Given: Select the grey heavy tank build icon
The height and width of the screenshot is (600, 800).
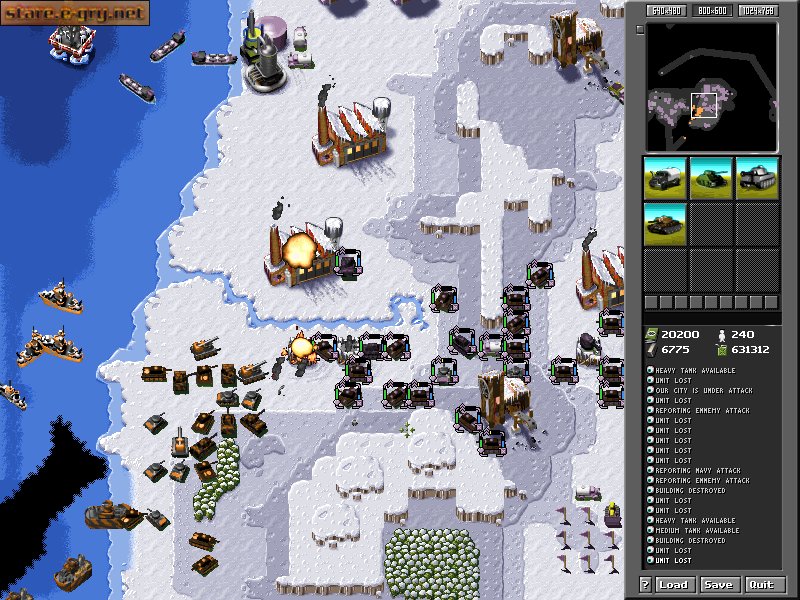Looking at the screenshot, I should pyautogui.click(x=758, y=177).
